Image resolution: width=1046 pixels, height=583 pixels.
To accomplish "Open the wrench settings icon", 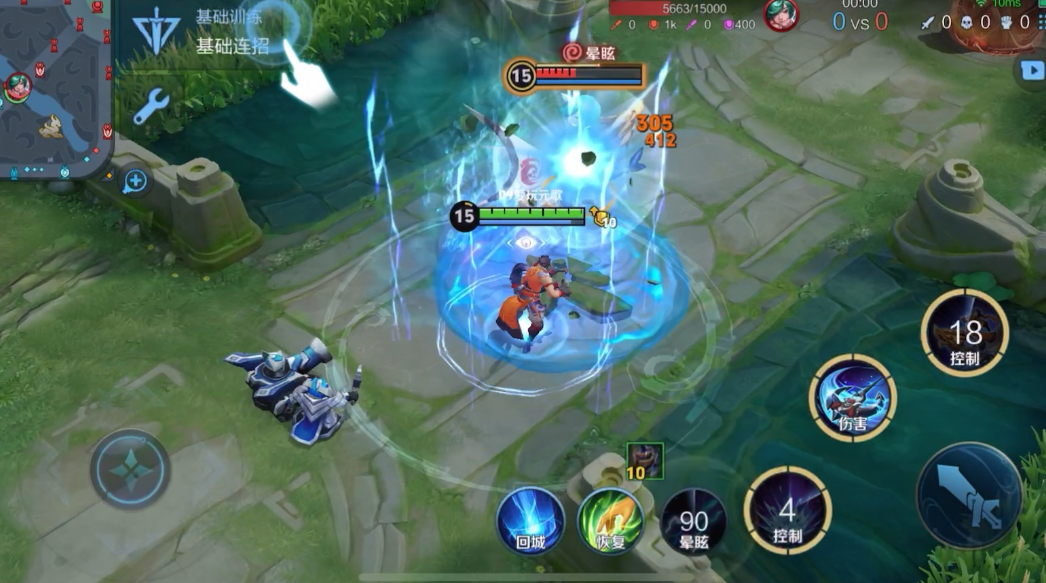I will pyautogui.click(x=150, y=106).
